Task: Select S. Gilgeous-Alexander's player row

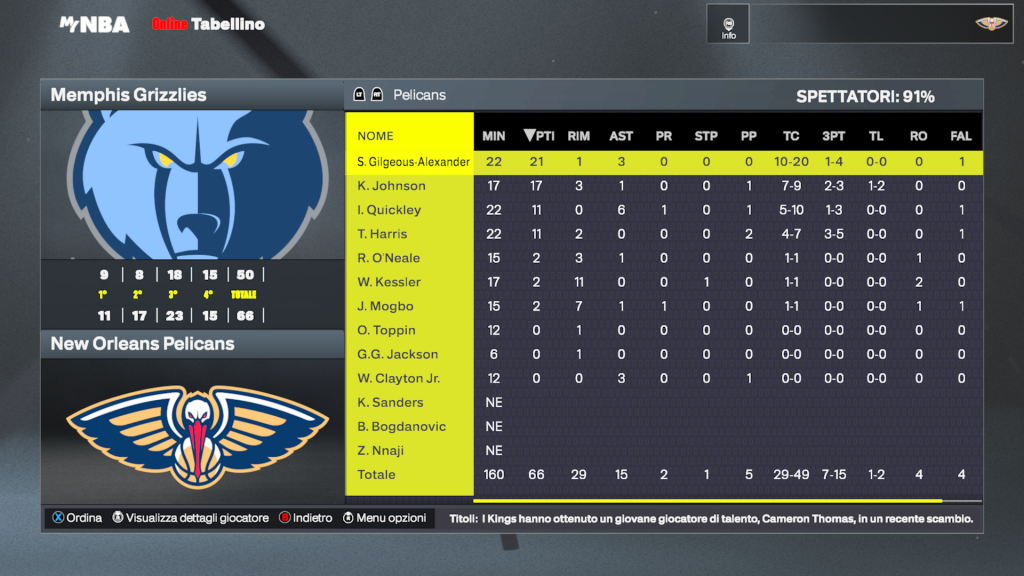Action: pyautogui.click(x=413, y=162)
